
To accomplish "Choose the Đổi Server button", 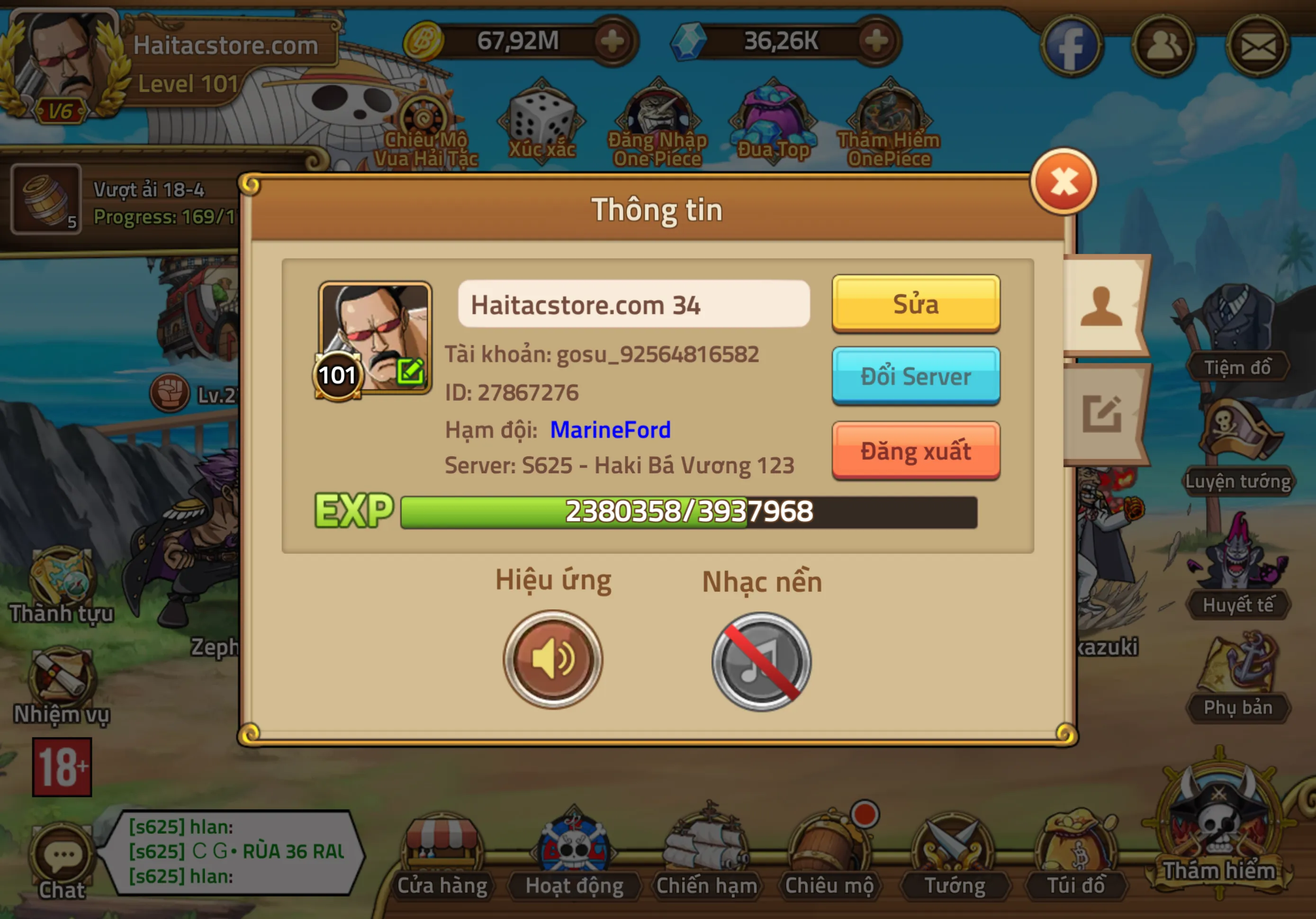I will tap(915, 376).
